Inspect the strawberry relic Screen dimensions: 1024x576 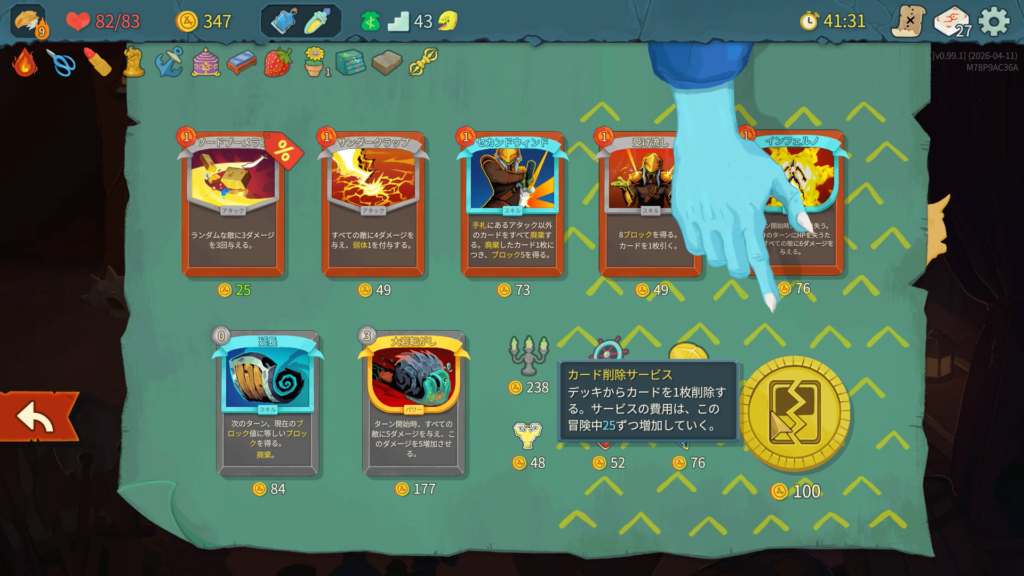[x=278, y=63]
